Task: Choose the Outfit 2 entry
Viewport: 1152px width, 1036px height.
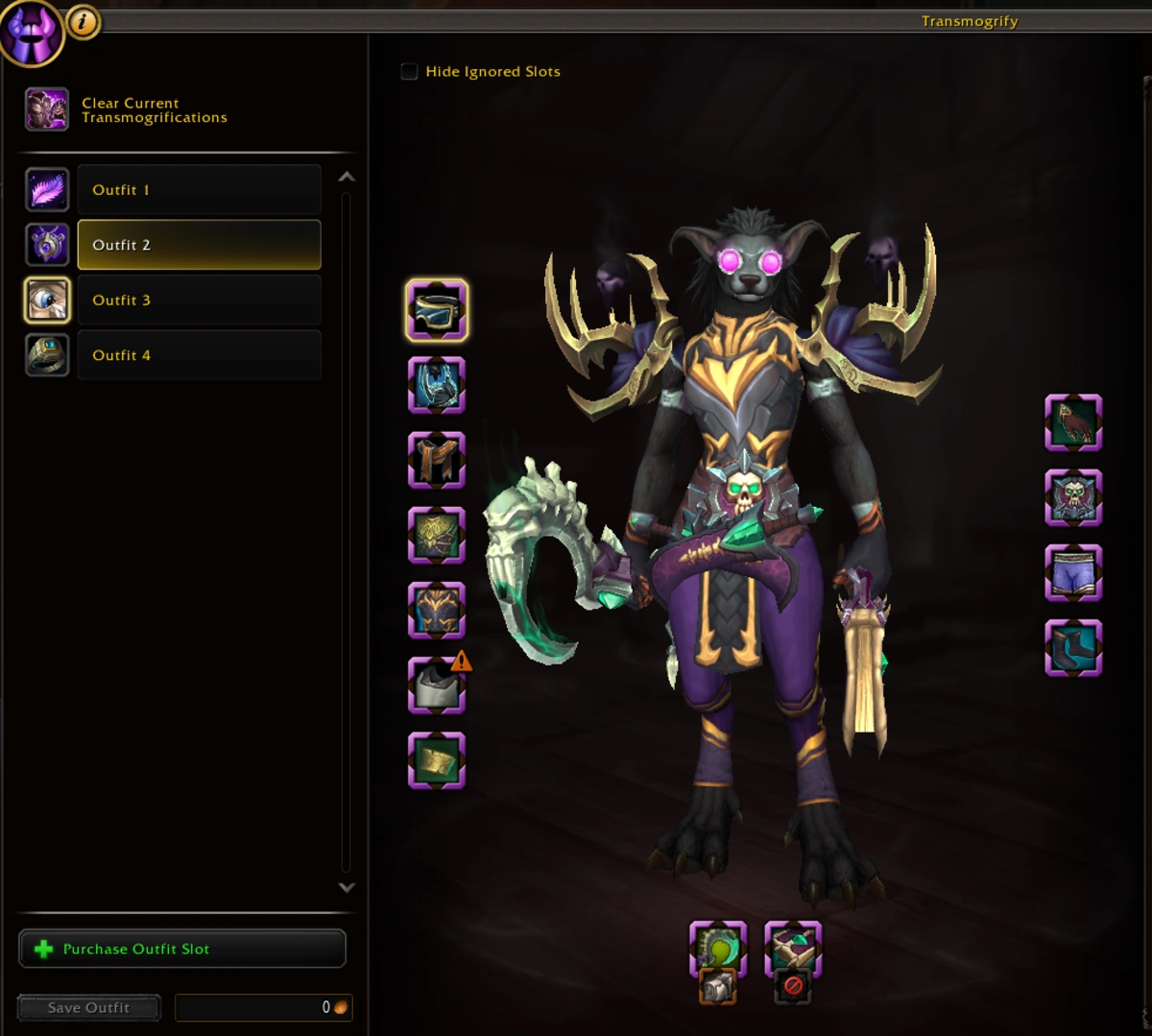Action: (x=199, y=245)
